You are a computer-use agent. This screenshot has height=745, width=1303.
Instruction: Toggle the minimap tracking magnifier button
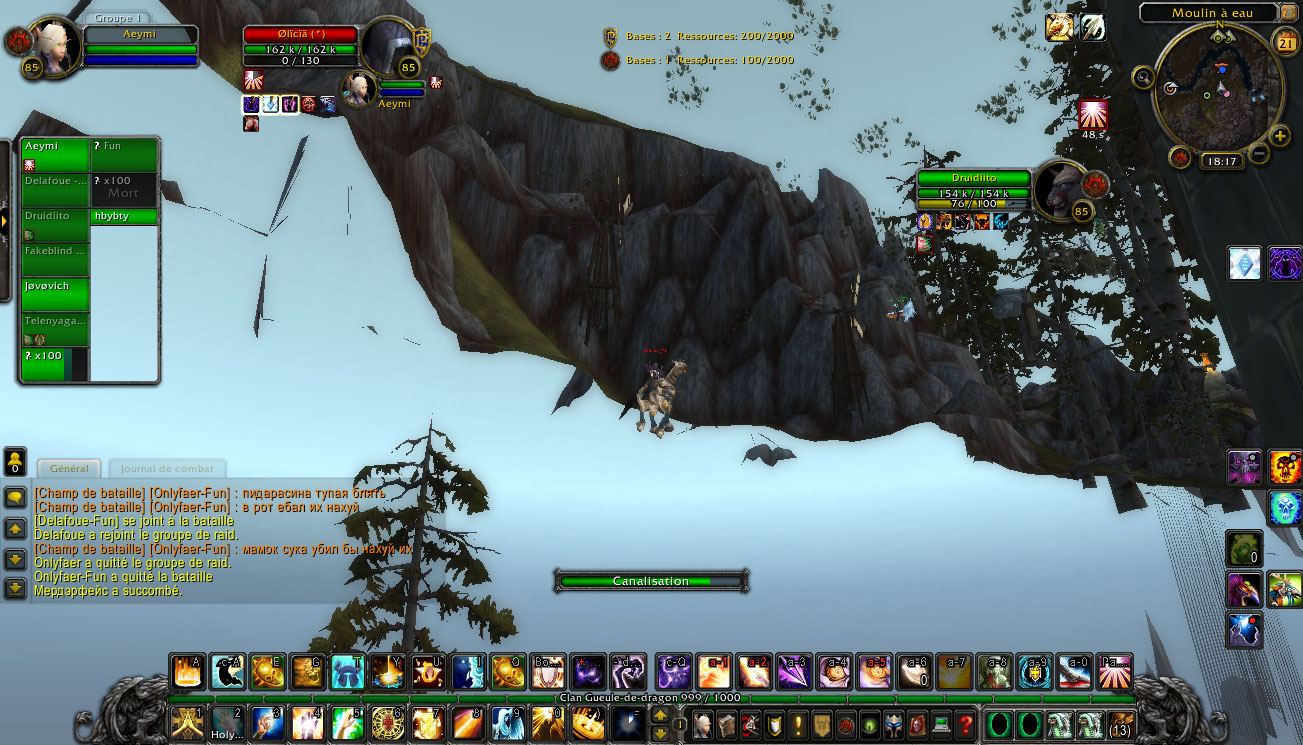point(1143,76)
